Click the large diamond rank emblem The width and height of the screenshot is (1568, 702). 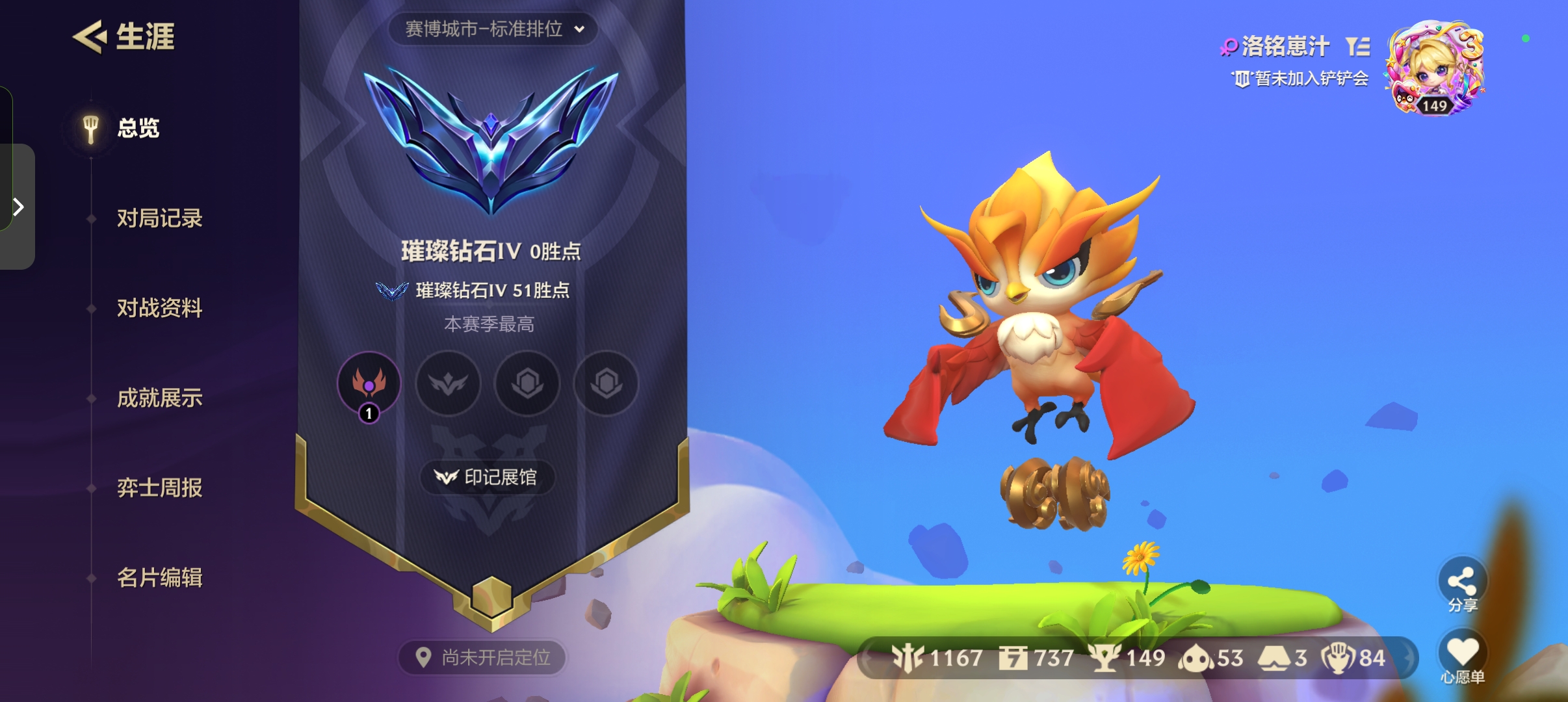(x=491, y=142)
